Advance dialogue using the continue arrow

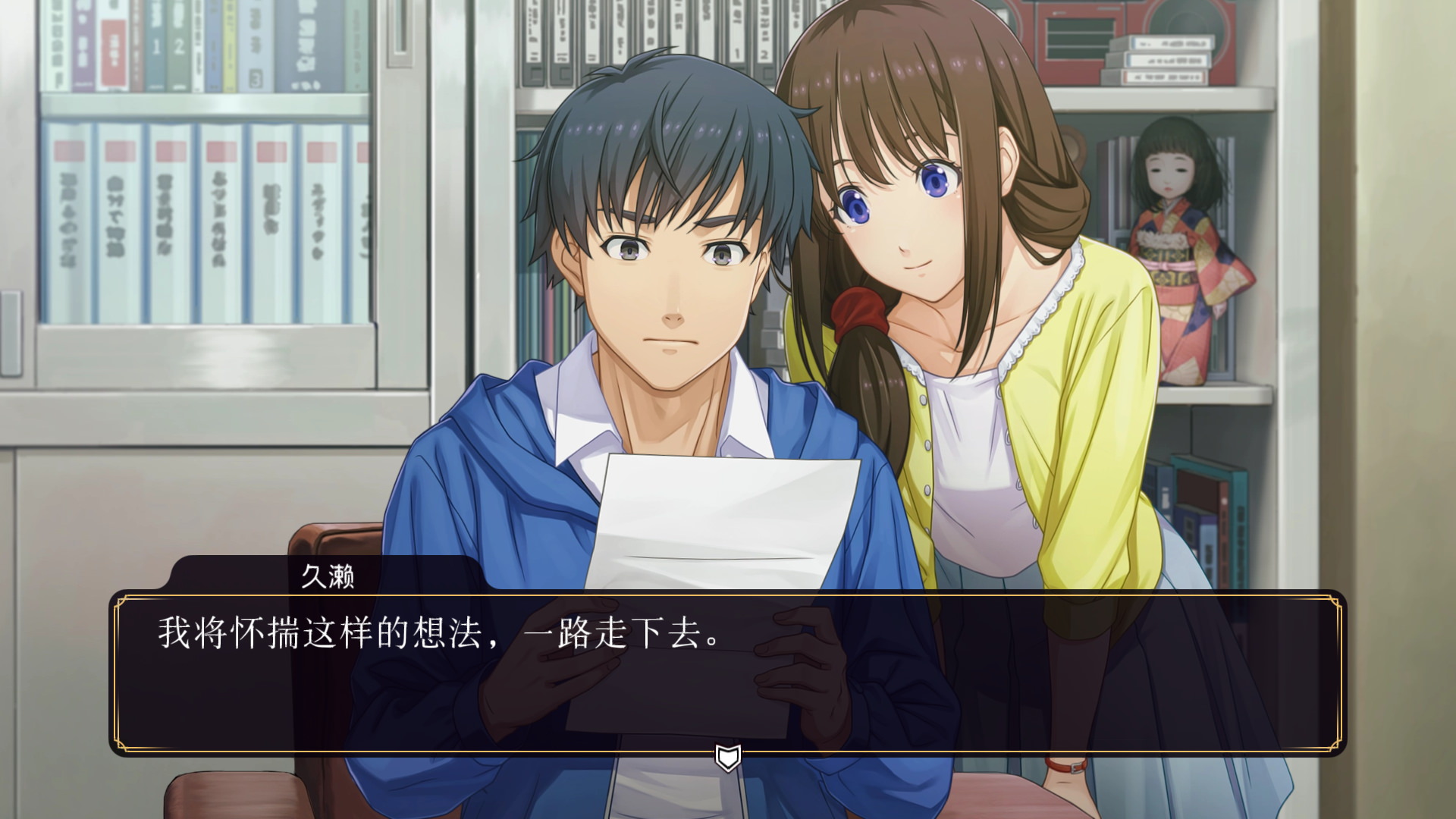(x=728, y=757)
